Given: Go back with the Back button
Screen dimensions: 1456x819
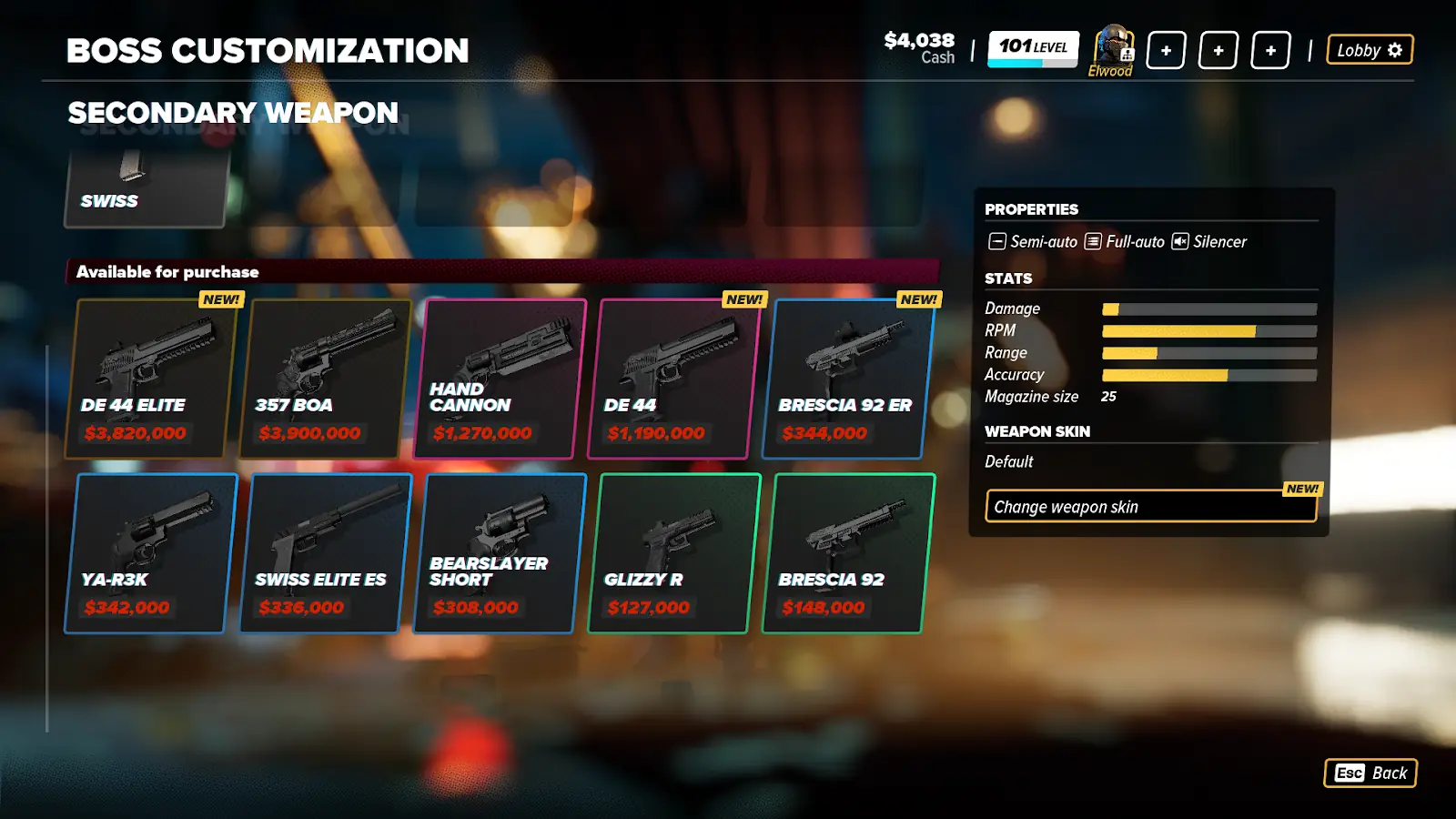Looking at the screenshot, I should 1370,773.
